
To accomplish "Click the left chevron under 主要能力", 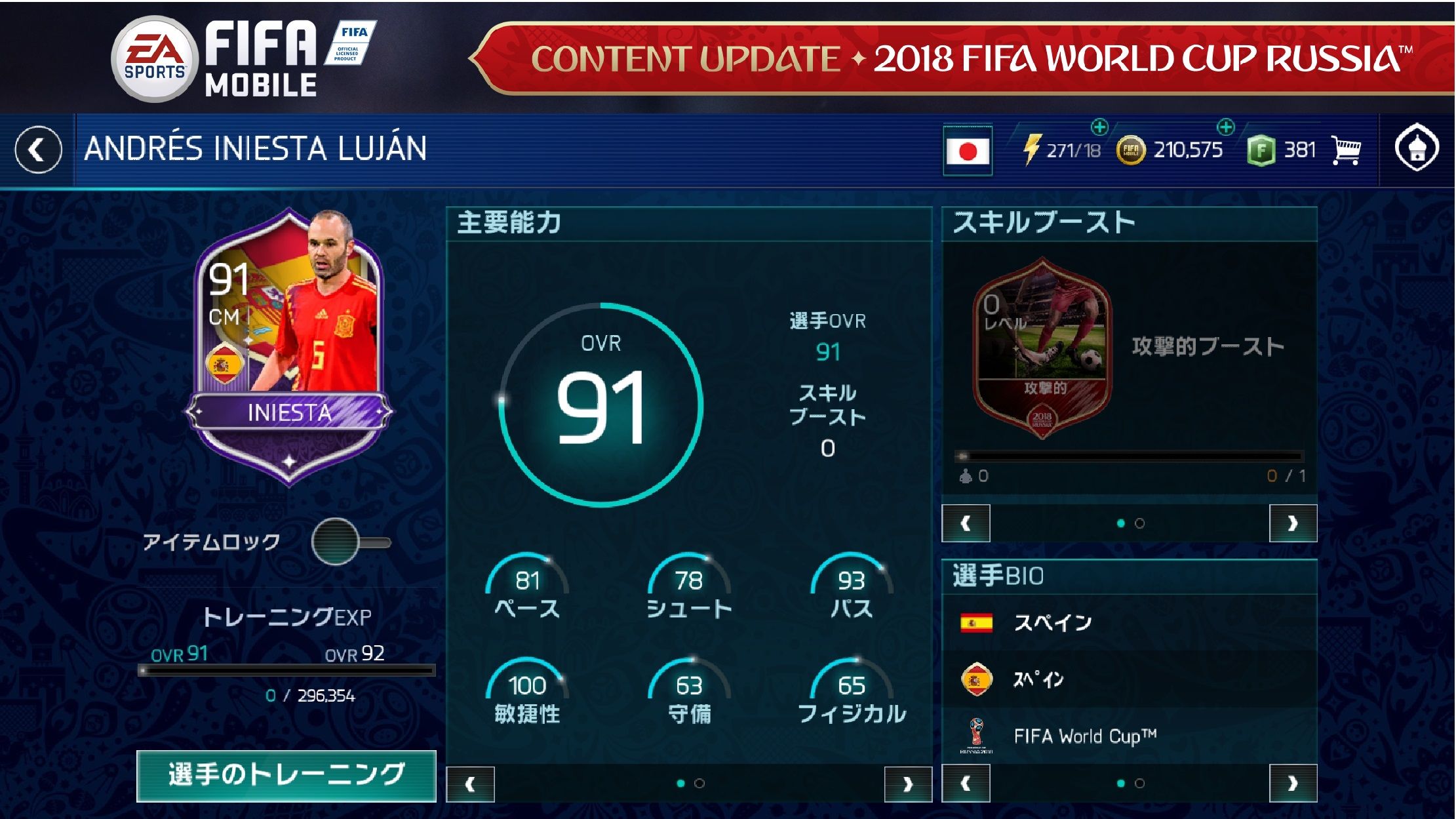I will click(x=469, y=785).
